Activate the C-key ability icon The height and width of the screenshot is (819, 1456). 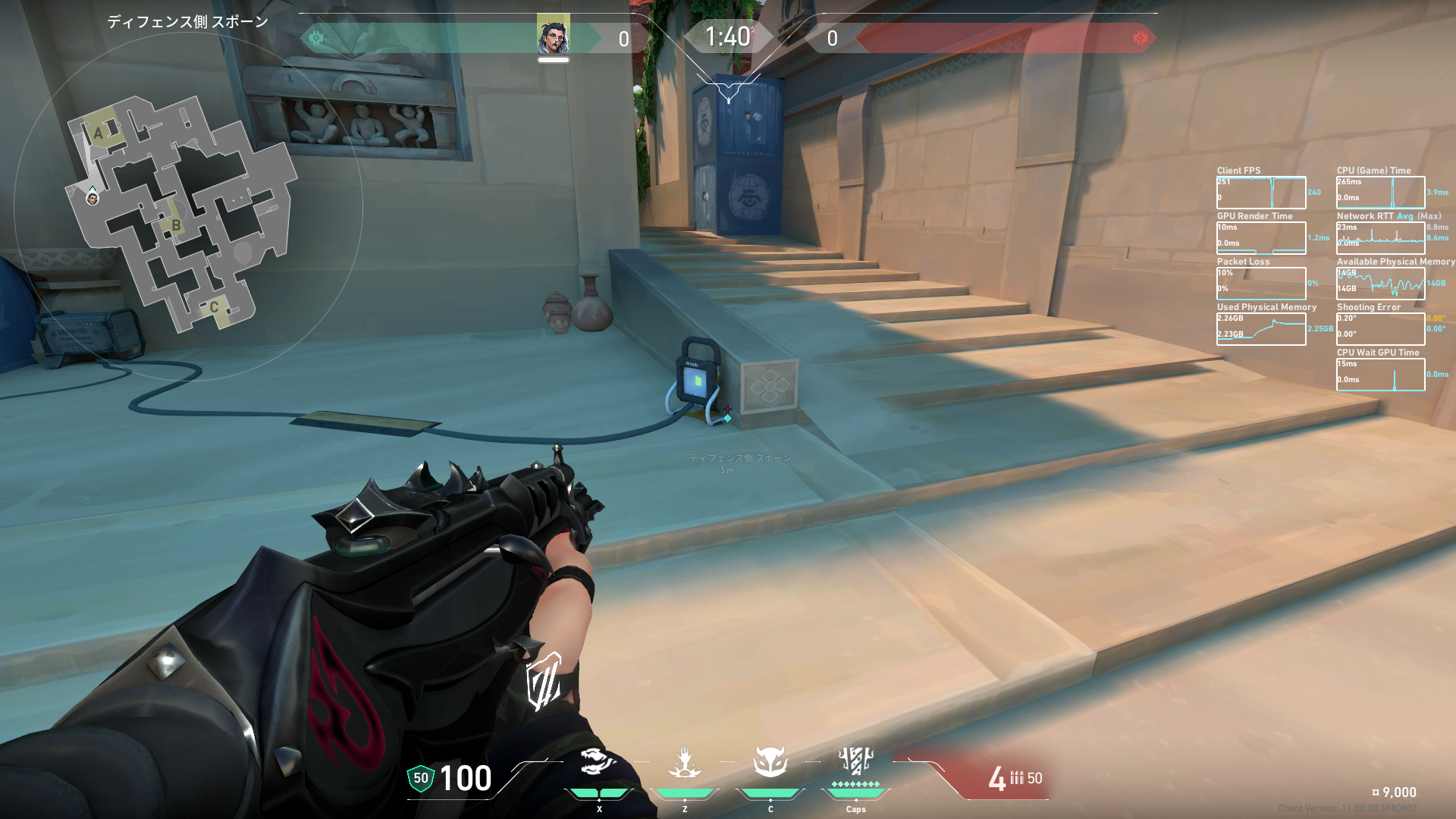(770, 763)
